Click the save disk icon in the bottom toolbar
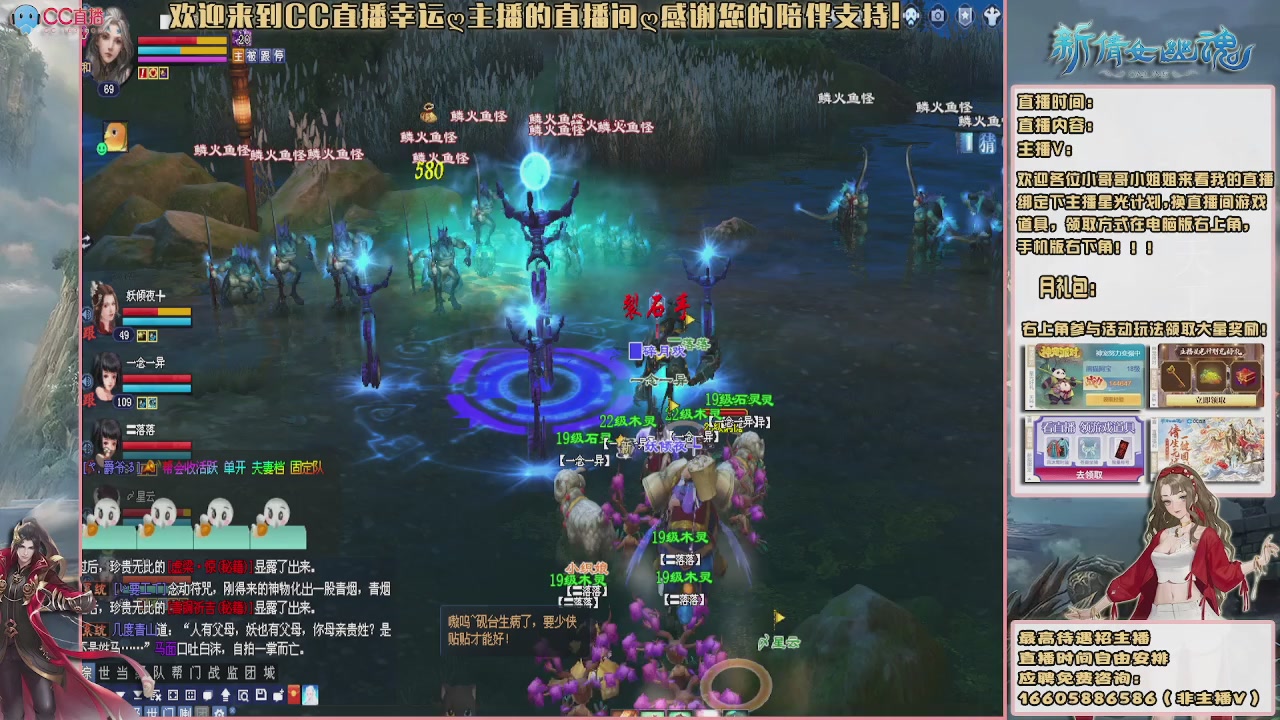The height and width of the screenshot is (720, 1280). pyautogui.click(x=261, y=695)
